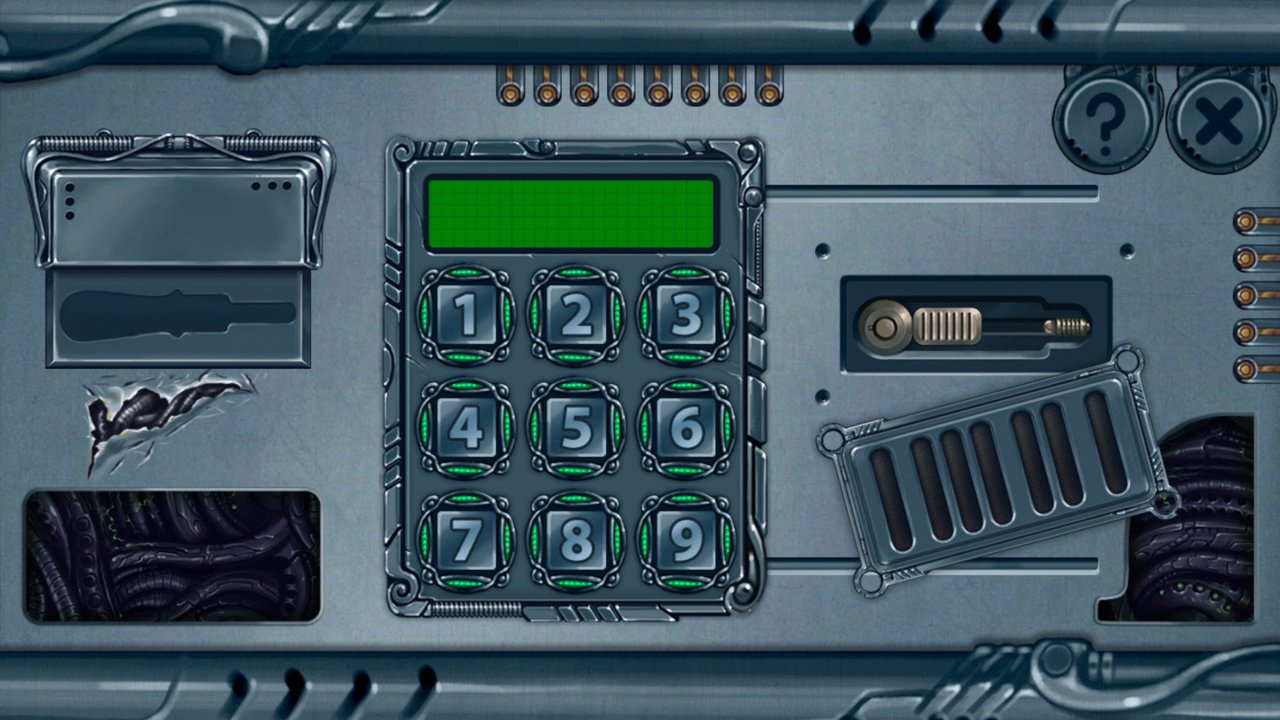Toggle the green light above keypad key 2
Viewport: 1280px width, 720px height.
click(x=576, y=270)
